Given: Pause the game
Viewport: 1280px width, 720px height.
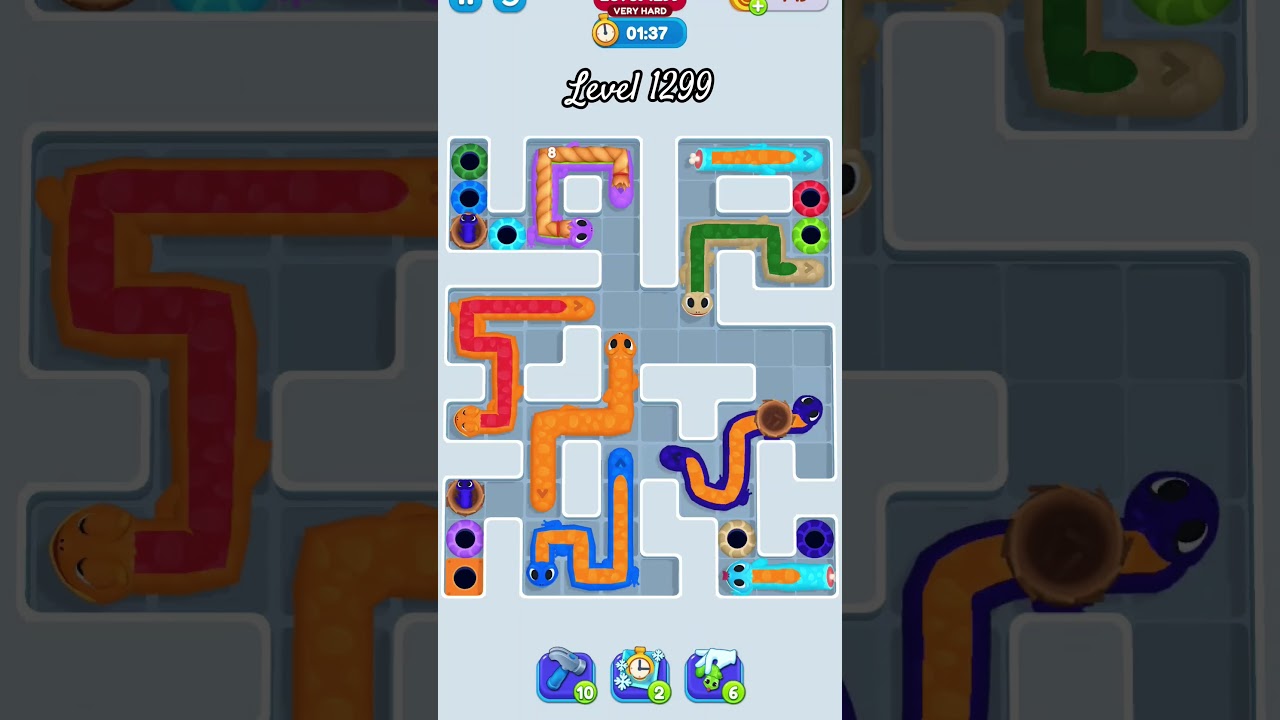Looking at the screenshot, I should click(x=466, y=5).
